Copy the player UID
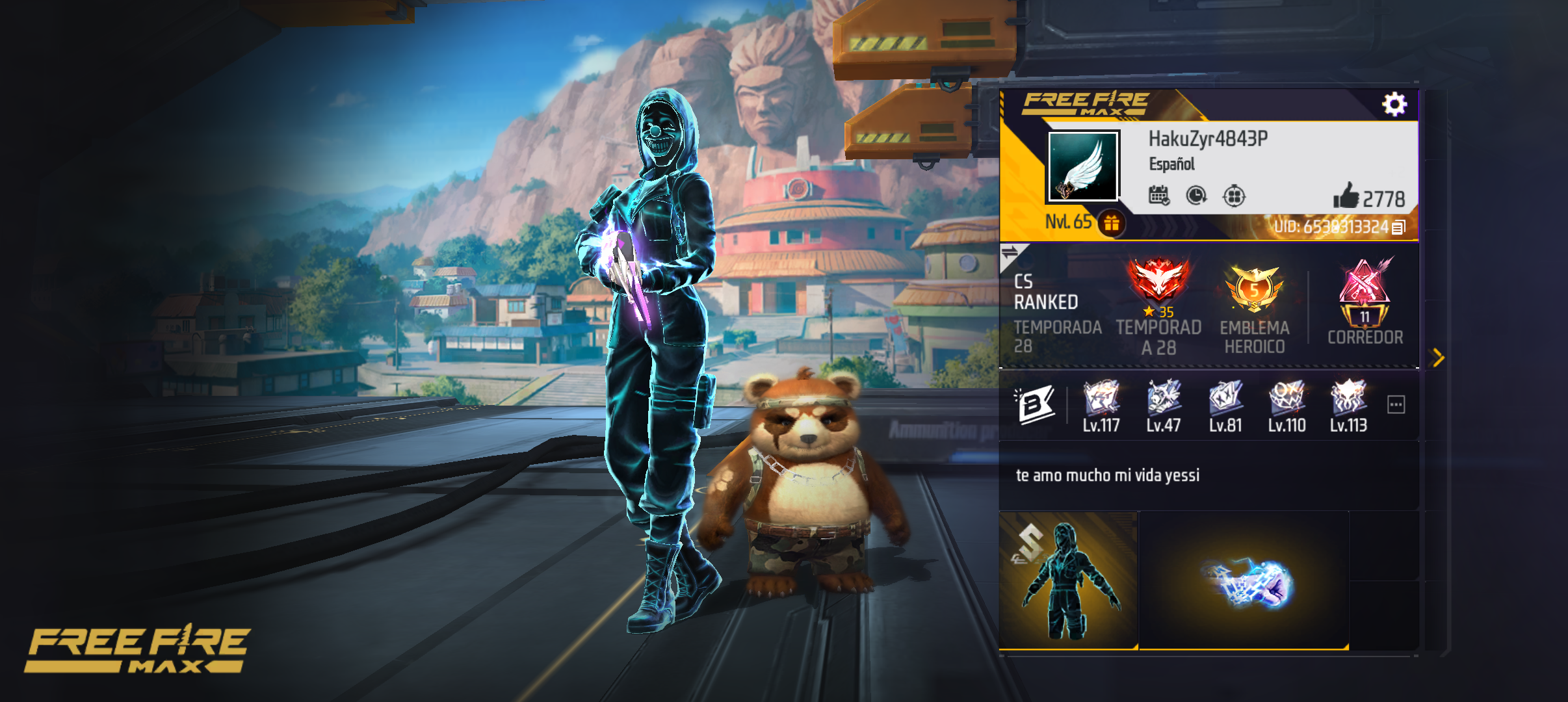Viewport: 1568px width, 702px height. point(1398,227)
